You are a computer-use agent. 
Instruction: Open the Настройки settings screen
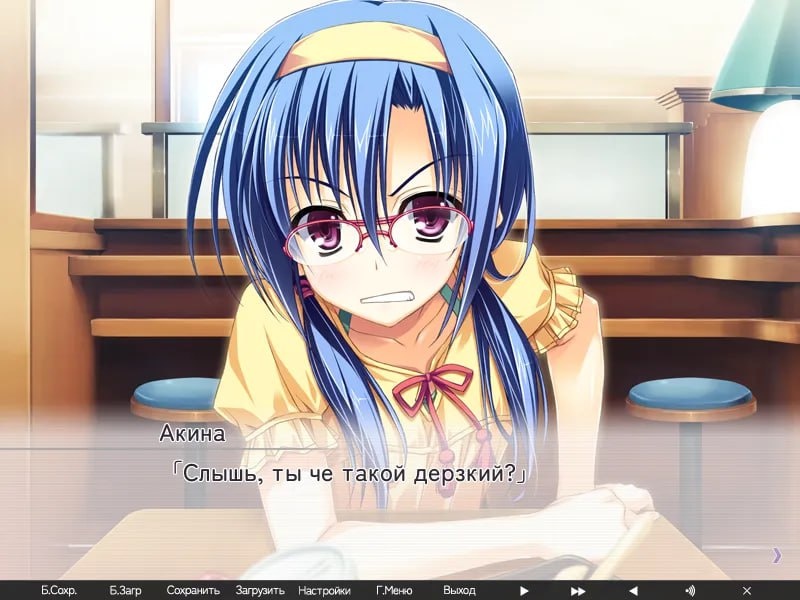tap(324, 591)
